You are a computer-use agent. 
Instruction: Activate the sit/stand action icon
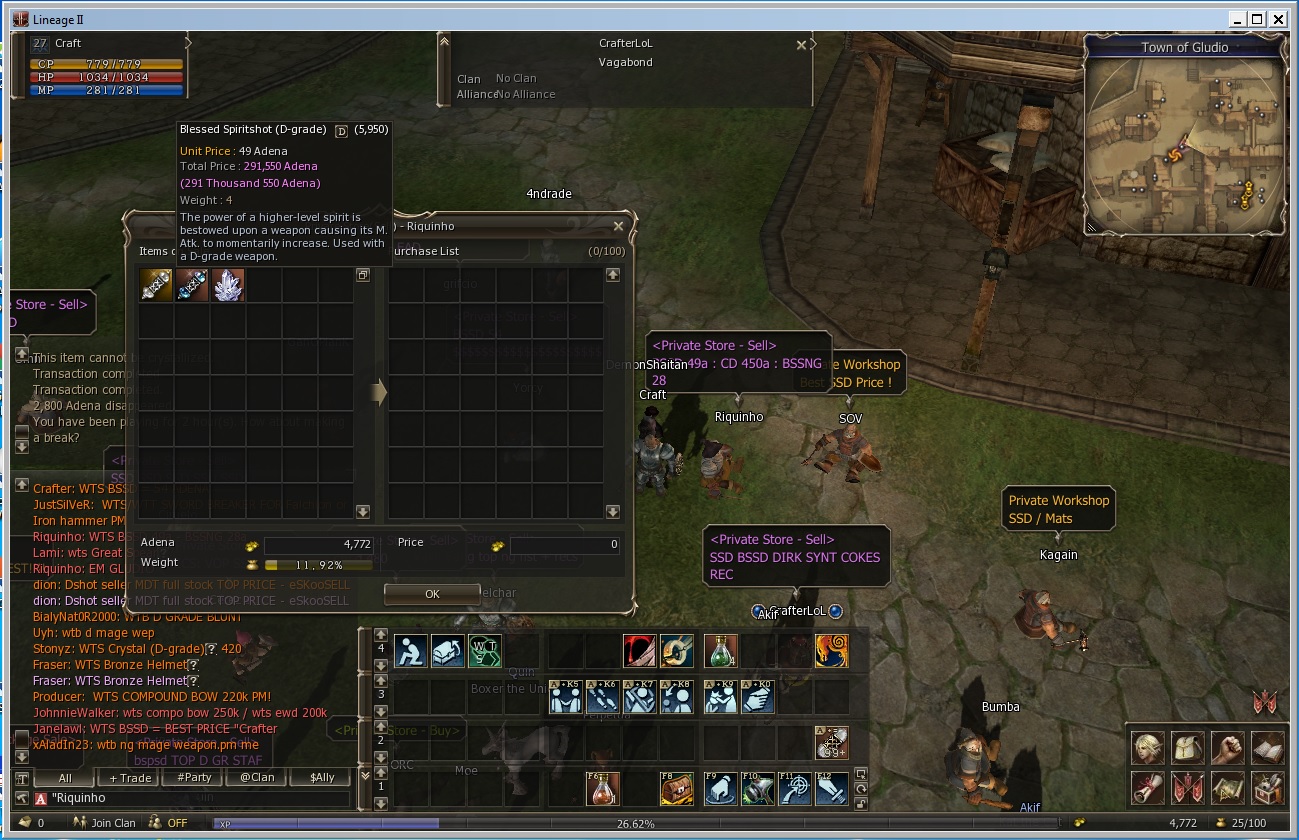(411, 651)
